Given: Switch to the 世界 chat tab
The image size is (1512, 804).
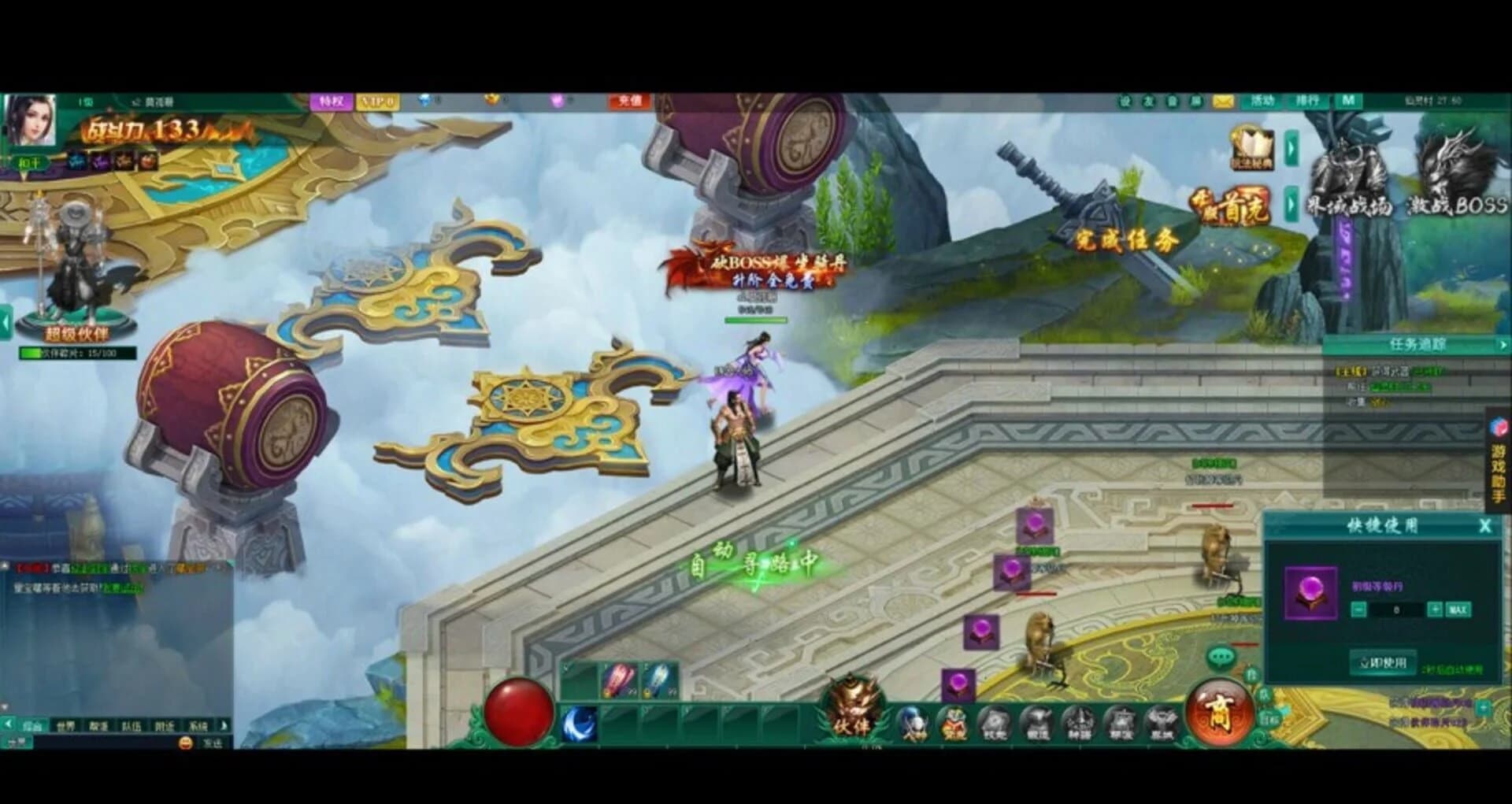Looking at the screenshot, I should pyautogui.click(x=65, y=725).
